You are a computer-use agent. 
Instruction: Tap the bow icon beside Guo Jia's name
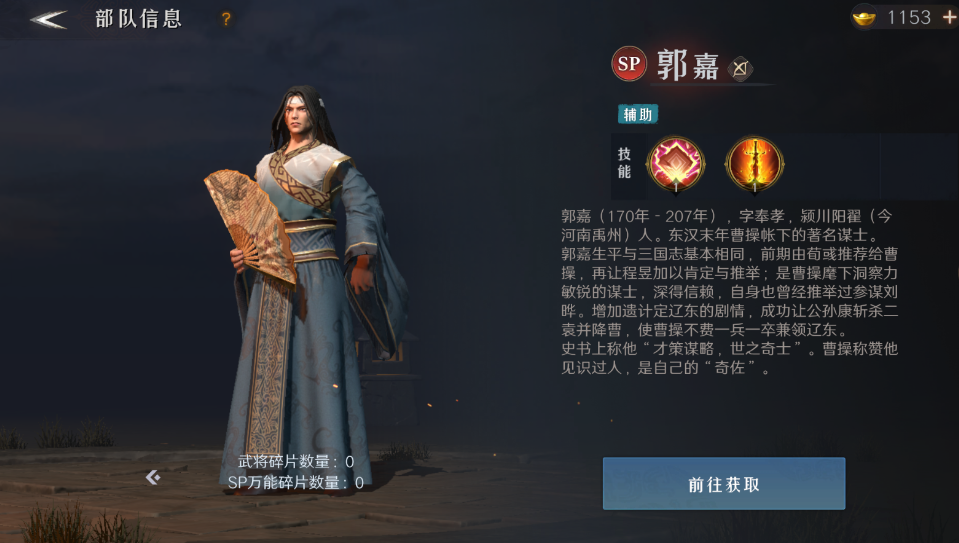(740, 67)
